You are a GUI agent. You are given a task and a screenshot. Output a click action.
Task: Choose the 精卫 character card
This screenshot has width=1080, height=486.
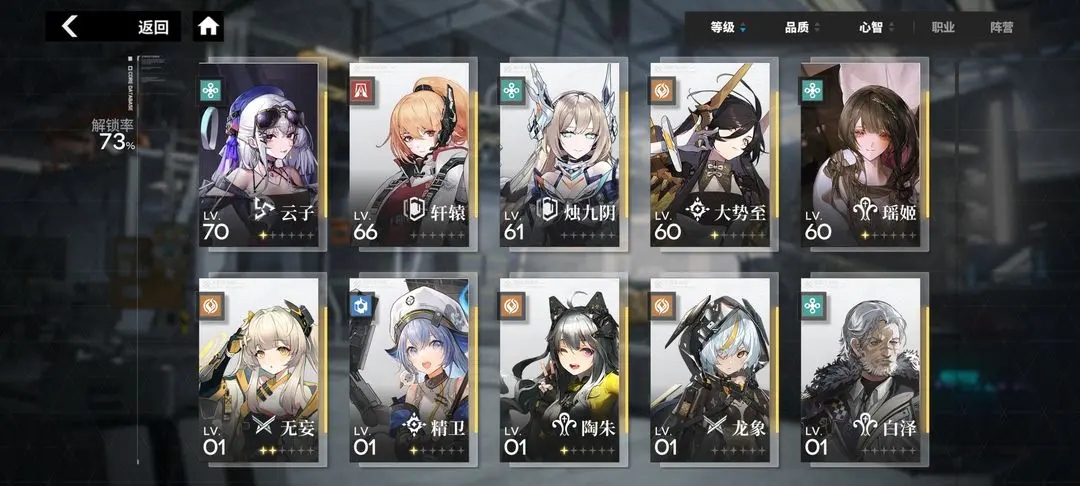tap(409, 367)
